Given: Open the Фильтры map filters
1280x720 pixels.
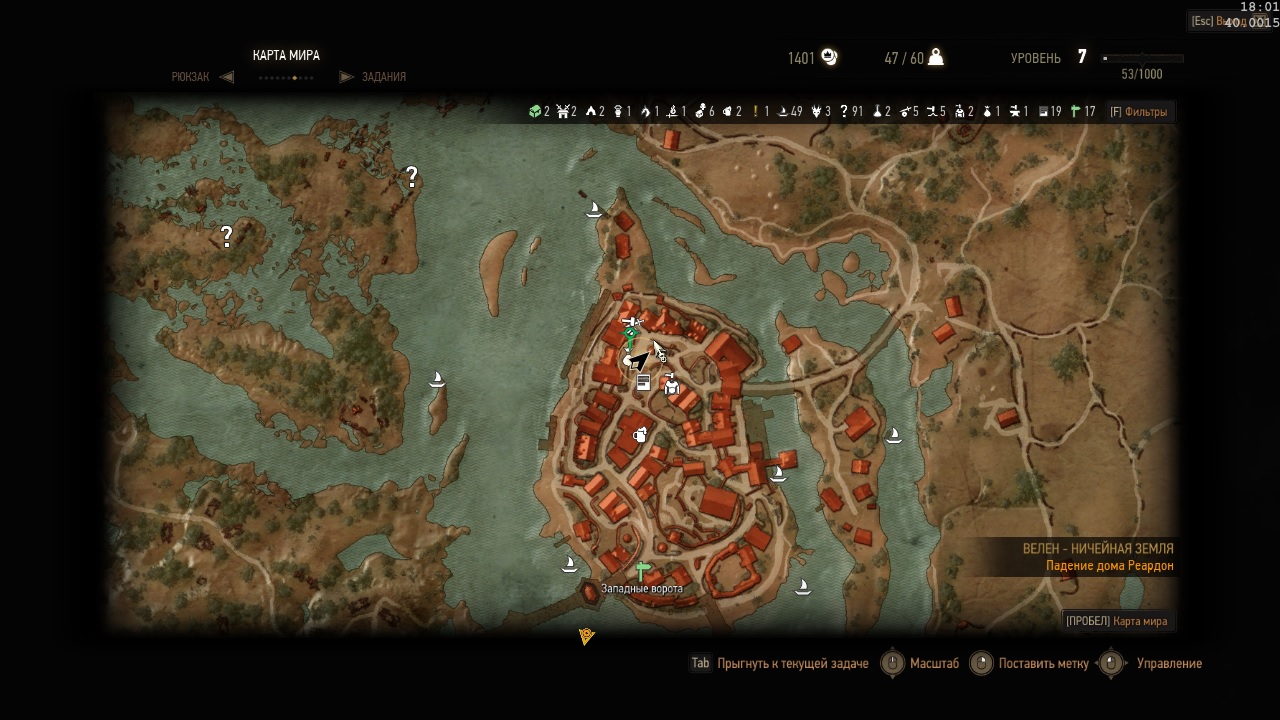Looking at the screenshot, I should tap(1138, 112).
